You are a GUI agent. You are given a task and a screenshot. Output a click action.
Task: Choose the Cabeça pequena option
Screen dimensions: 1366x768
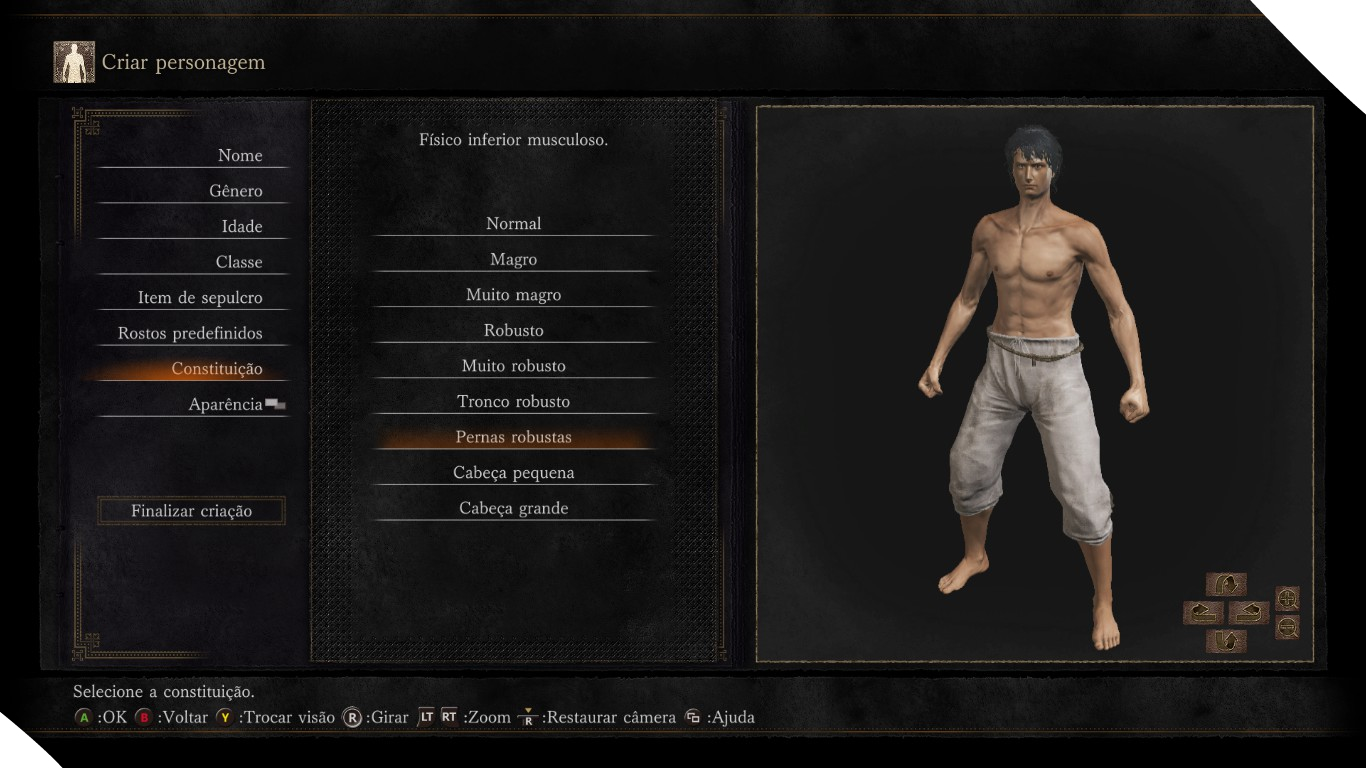tap(513, 473)
